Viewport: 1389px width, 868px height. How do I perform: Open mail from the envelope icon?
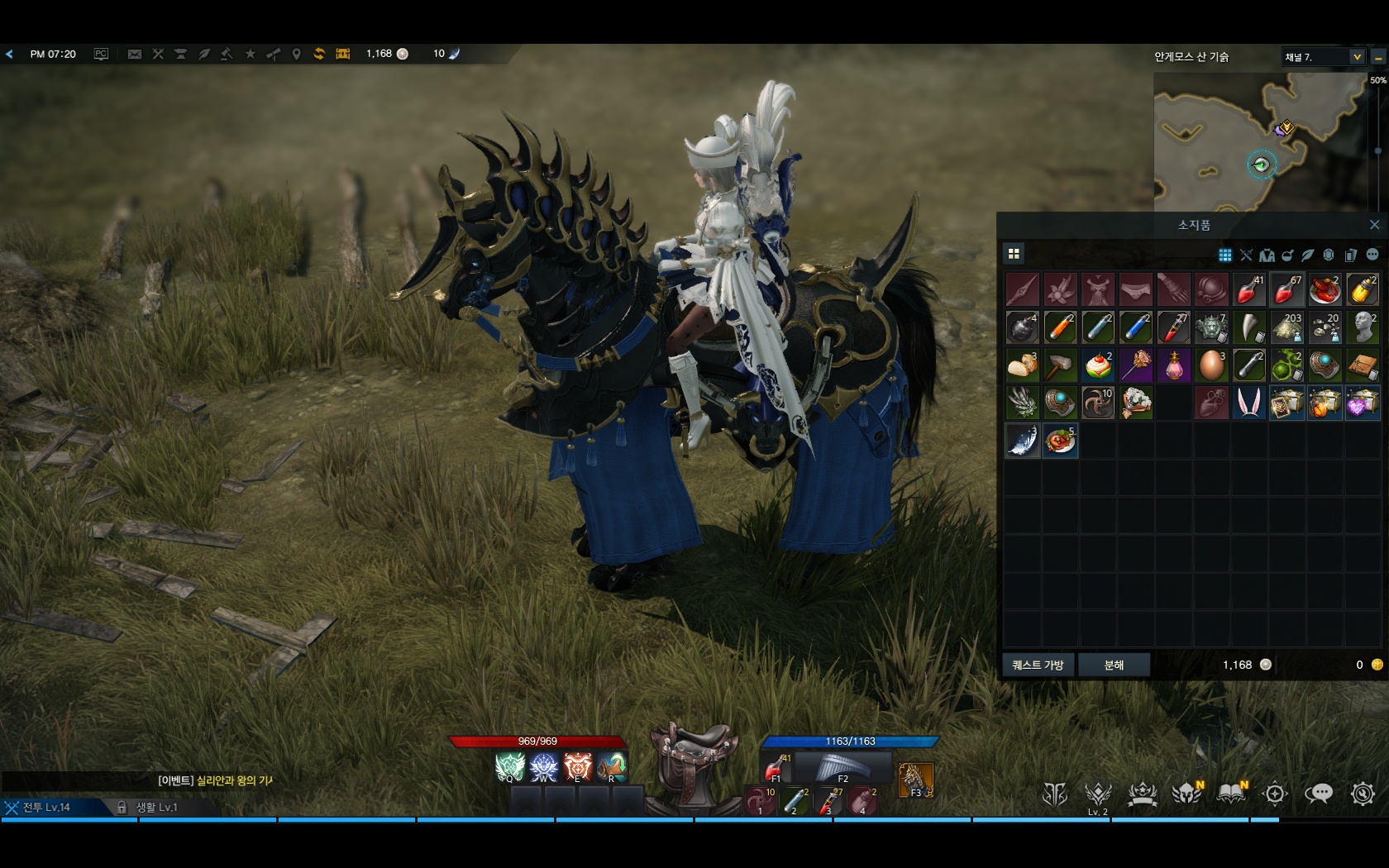135,54
